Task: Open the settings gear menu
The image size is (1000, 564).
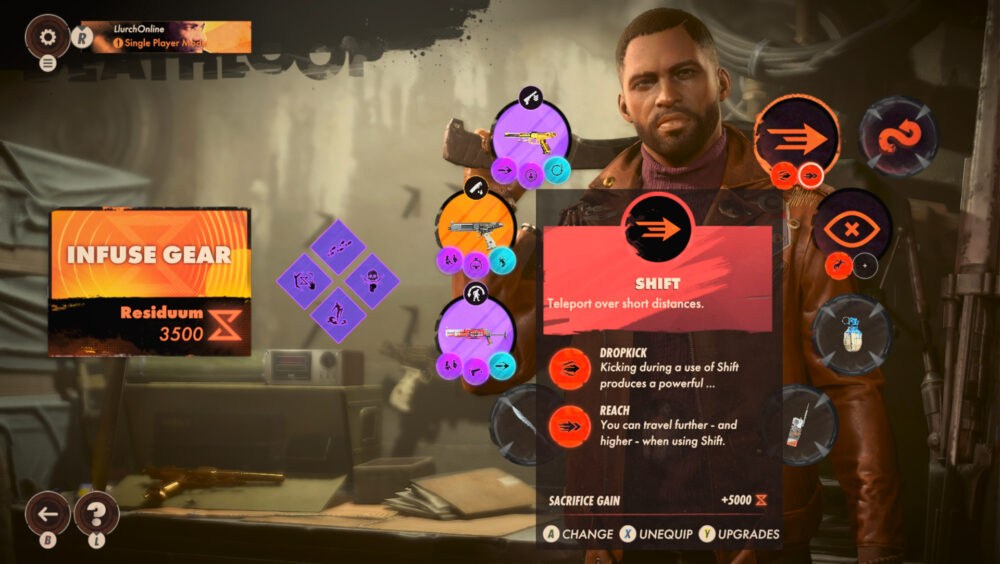Action: coord(47,36)
